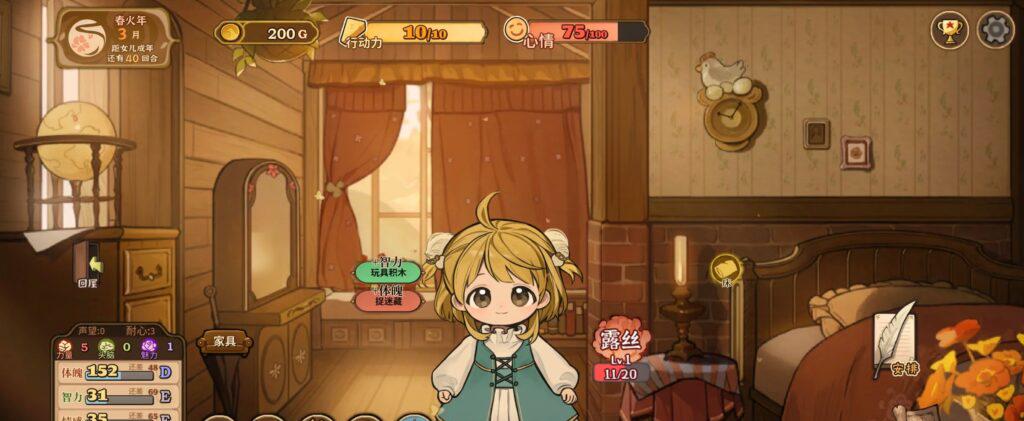Choose the 捉迷藏 physique activity
This screenshot has width=1024, height=421.
point(388,300)
